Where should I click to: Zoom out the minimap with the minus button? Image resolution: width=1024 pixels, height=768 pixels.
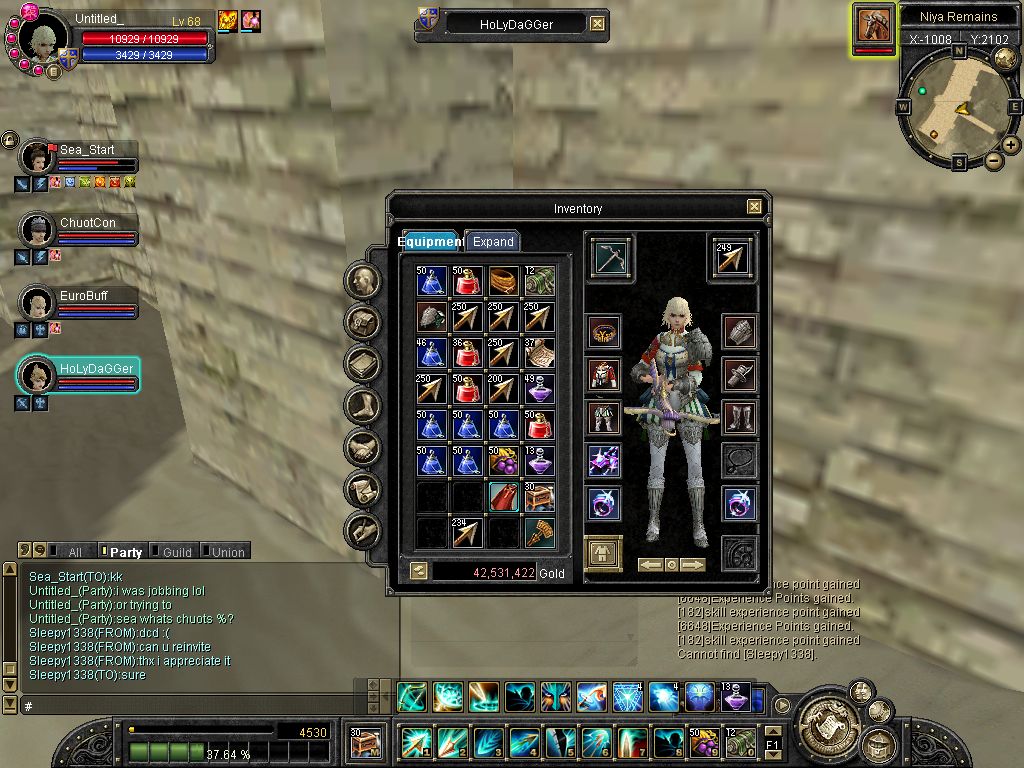[994, 160]
